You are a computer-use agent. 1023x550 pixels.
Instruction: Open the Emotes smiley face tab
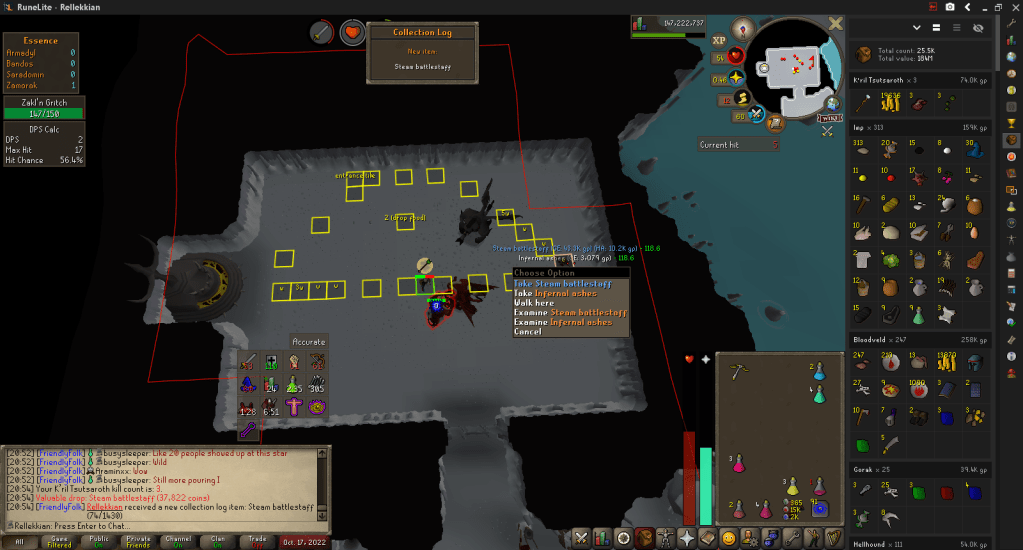[x=728, y=537]
